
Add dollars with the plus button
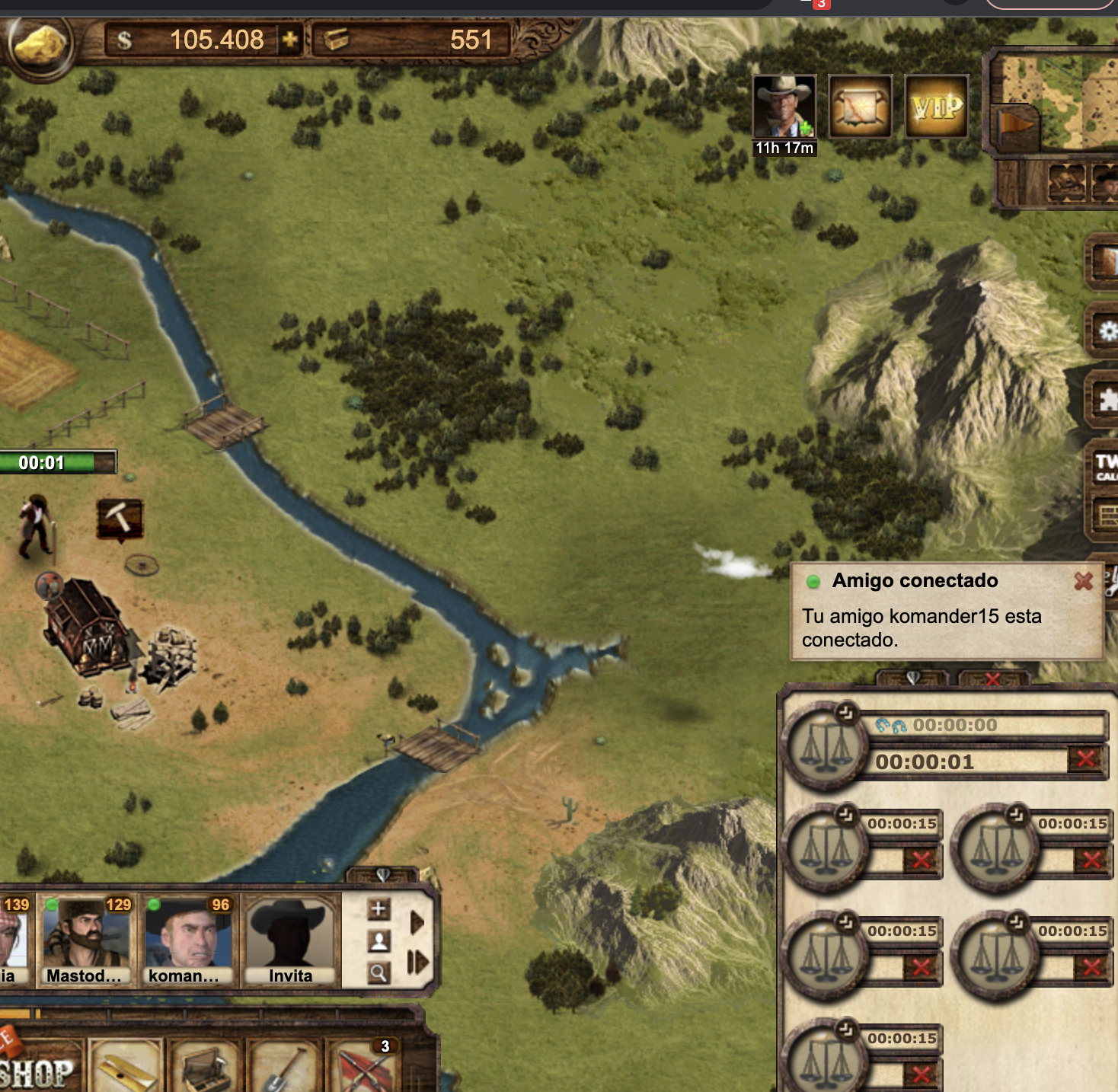tap(290, 40)
